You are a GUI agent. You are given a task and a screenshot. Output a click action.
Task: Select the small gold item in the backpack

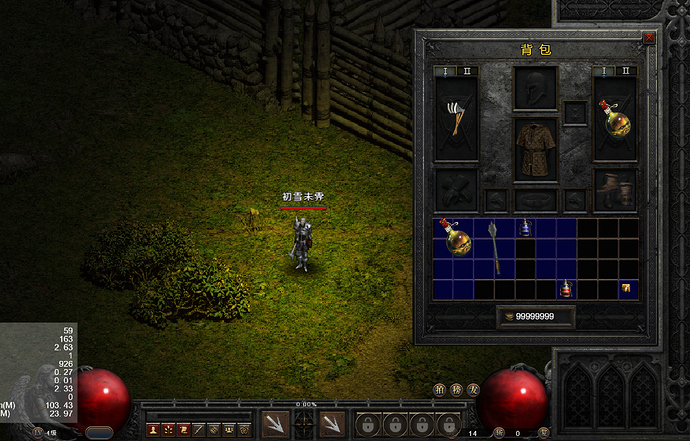pos(628,289)
